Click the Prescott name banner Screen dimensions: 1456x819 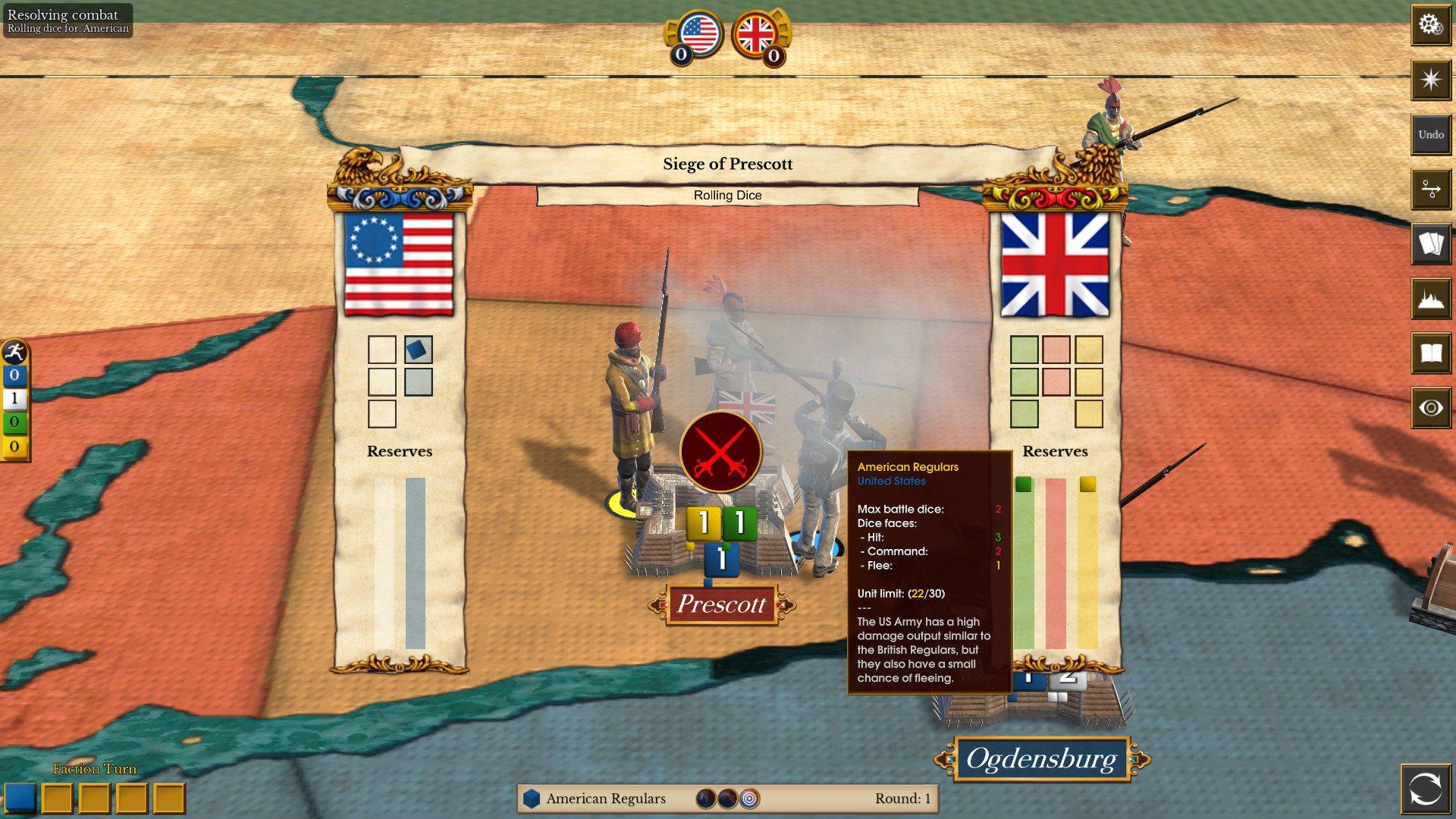(720, 605)
